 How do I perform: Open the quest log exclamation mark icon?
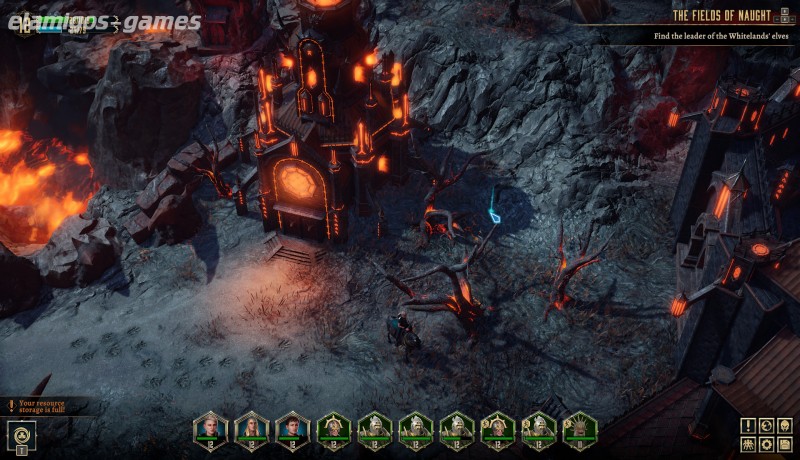747,426
